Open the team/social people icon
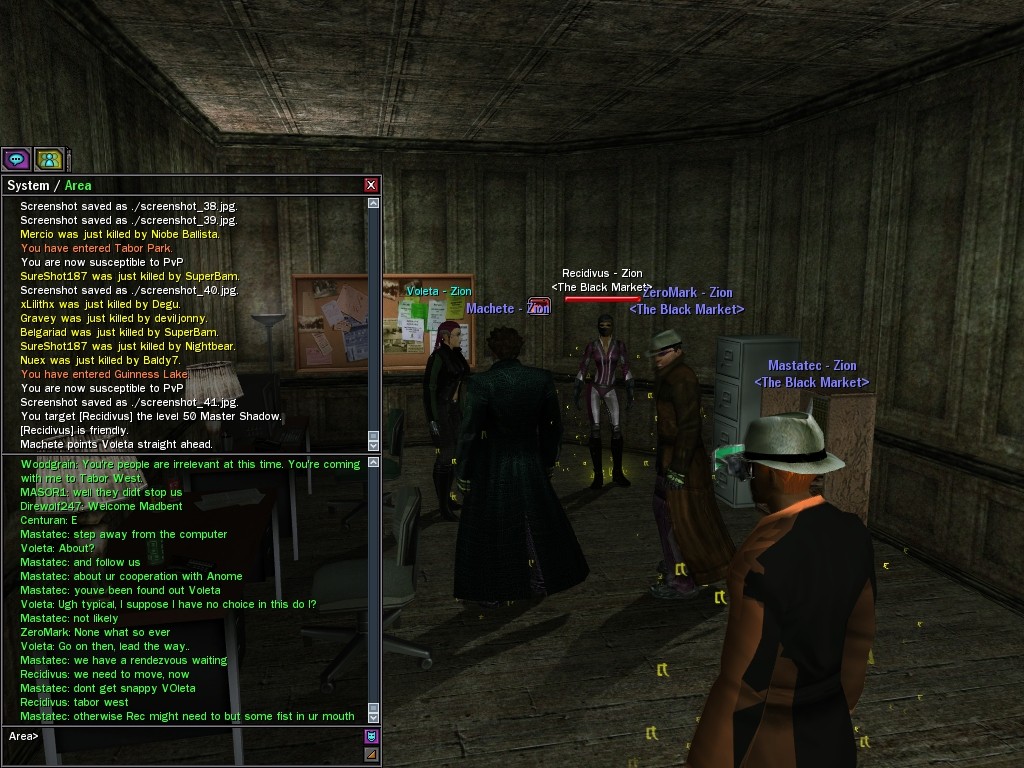Screen dimensions: 1024x768 (49, 159)
